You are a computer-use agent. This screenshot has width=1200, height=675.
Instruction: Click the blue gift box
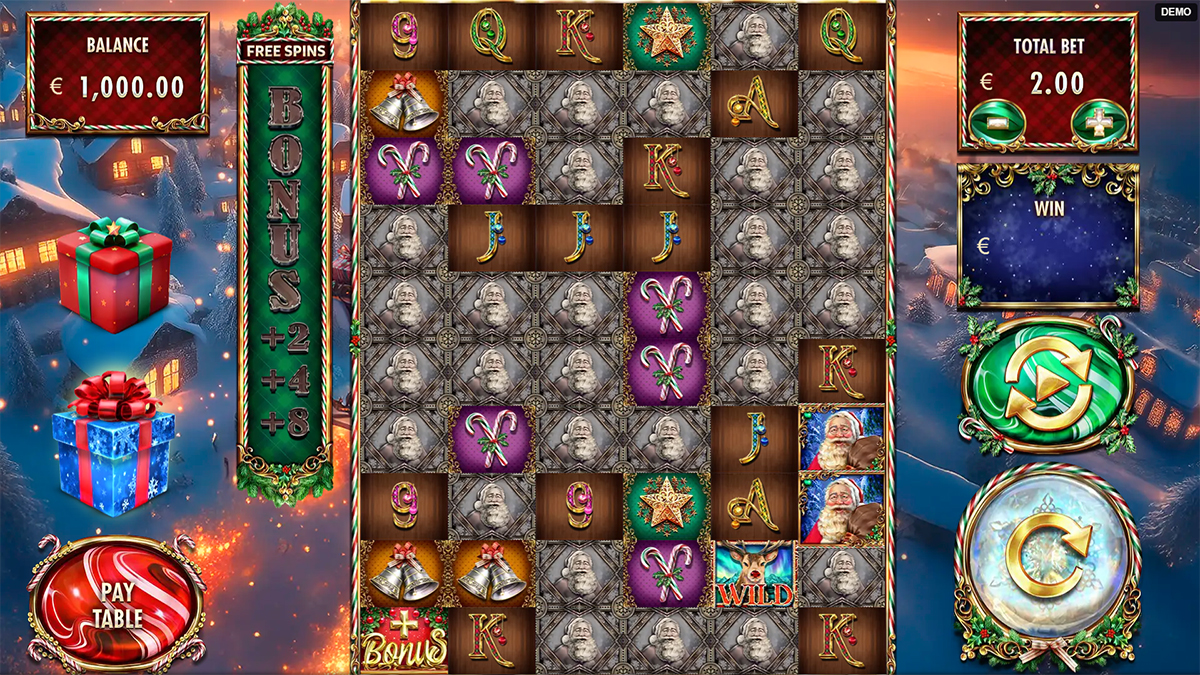tap(113, 445)
